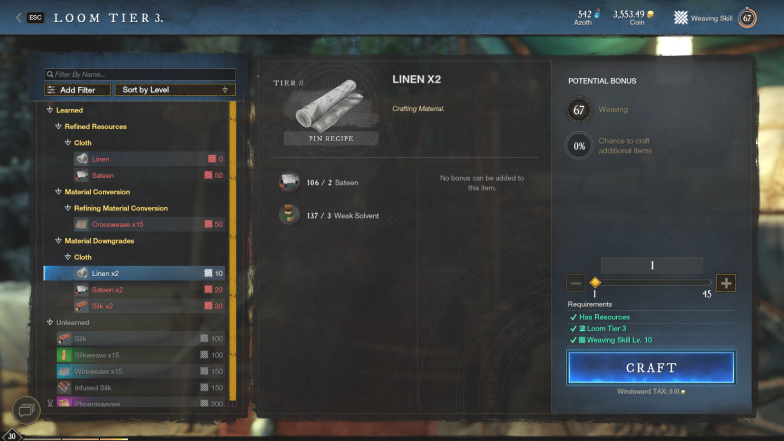This screenshot has width=784, height=441.
Task: Adjust the craft quantity slider handle
Action: 595,283
